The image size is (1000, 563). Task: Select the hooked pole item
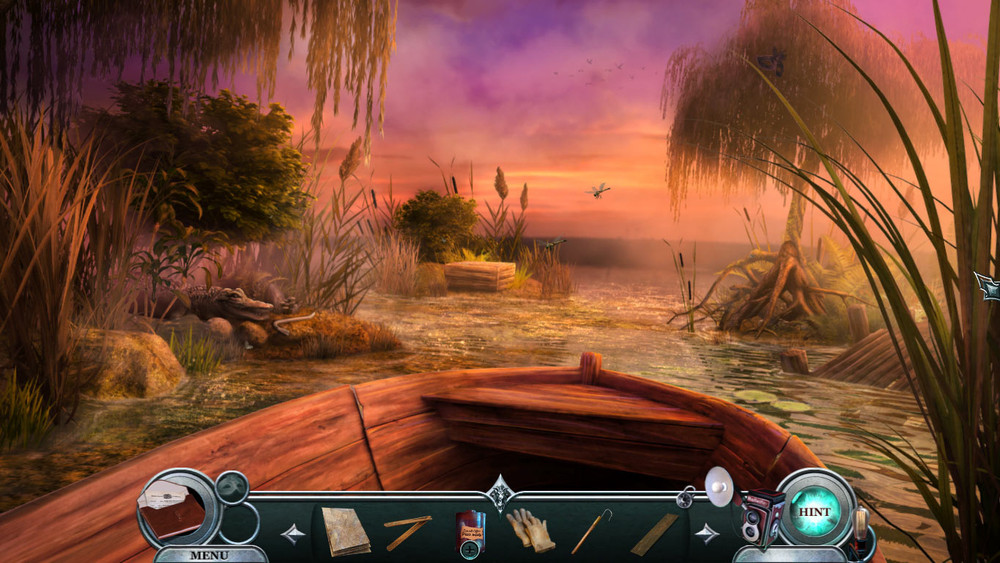coord(590,530)
